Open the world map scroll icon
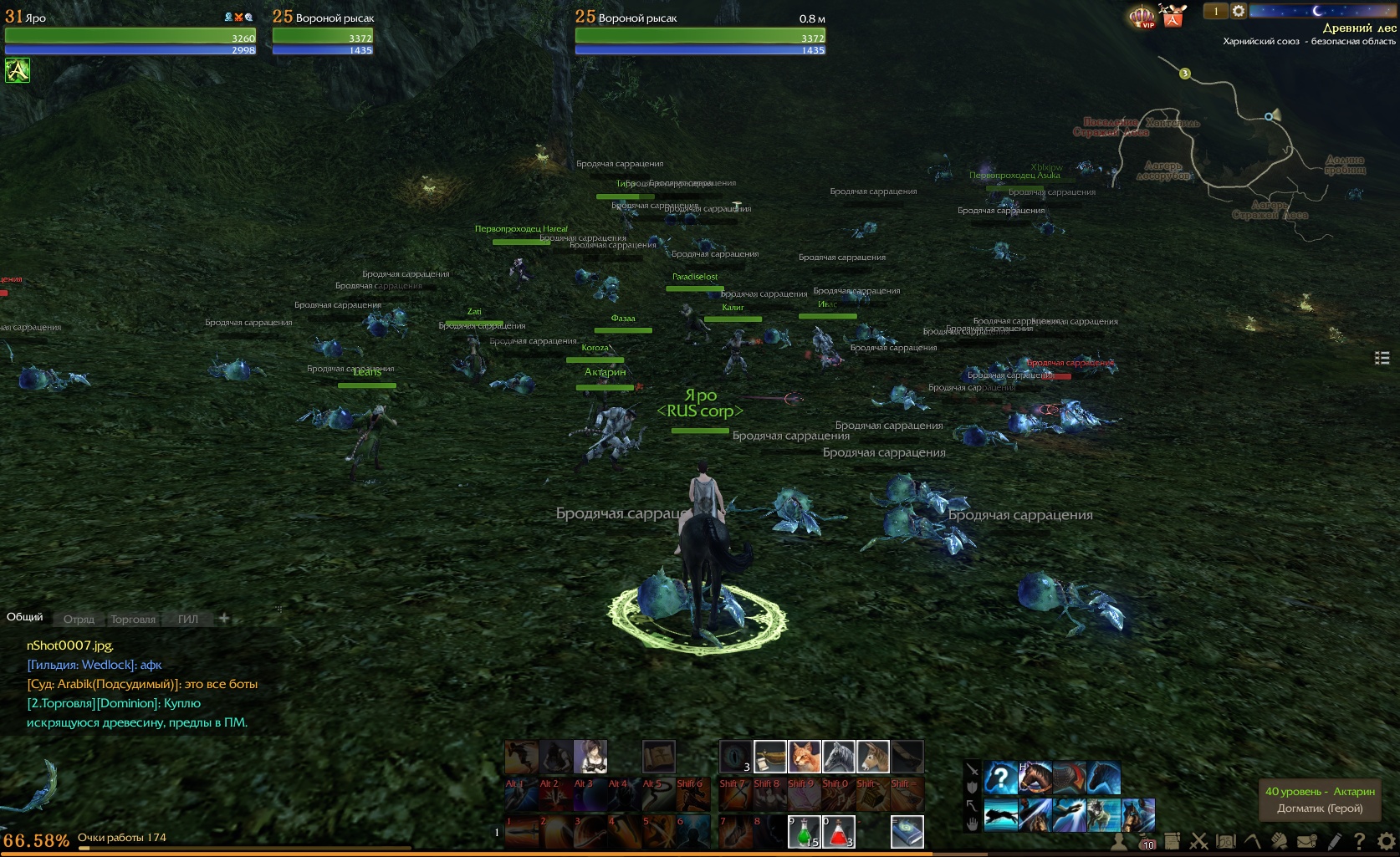 (x=1226, y=841)
